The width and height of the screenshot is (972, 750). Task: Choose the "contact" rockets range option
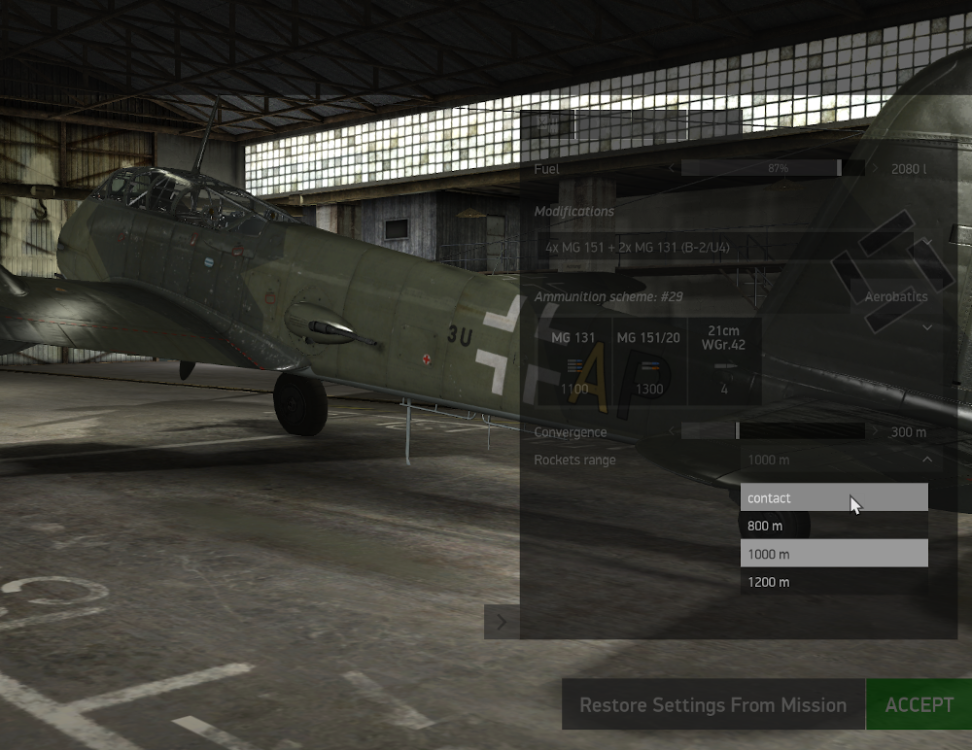pyautogui.click(x=833, y=498)
